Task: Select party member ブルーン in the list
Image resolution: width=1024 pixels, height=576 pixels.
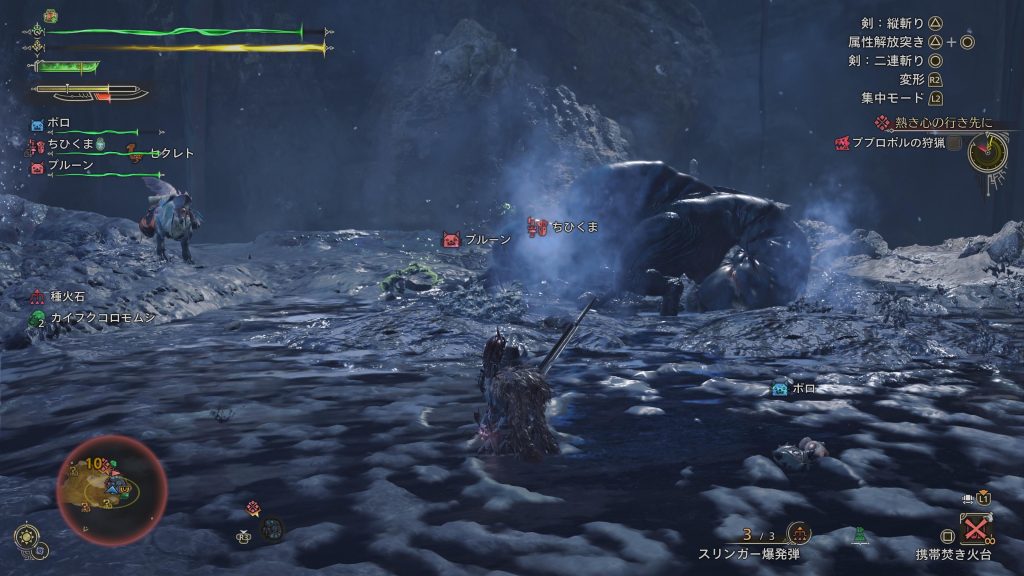Action: 70,166
